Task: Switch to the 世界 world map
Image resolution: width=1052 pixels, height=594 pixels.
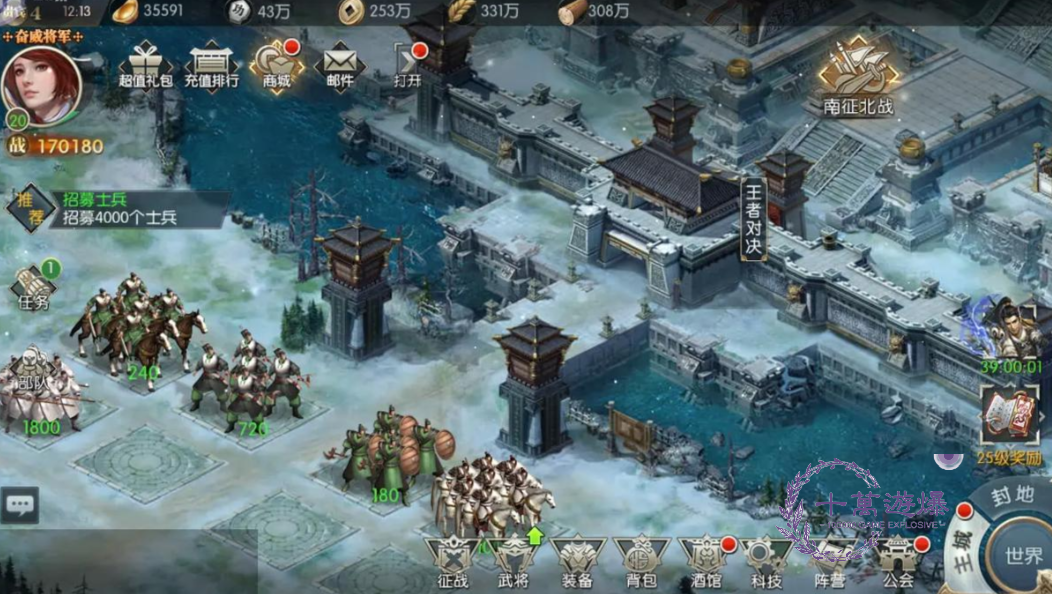Action: point(1022,554)
